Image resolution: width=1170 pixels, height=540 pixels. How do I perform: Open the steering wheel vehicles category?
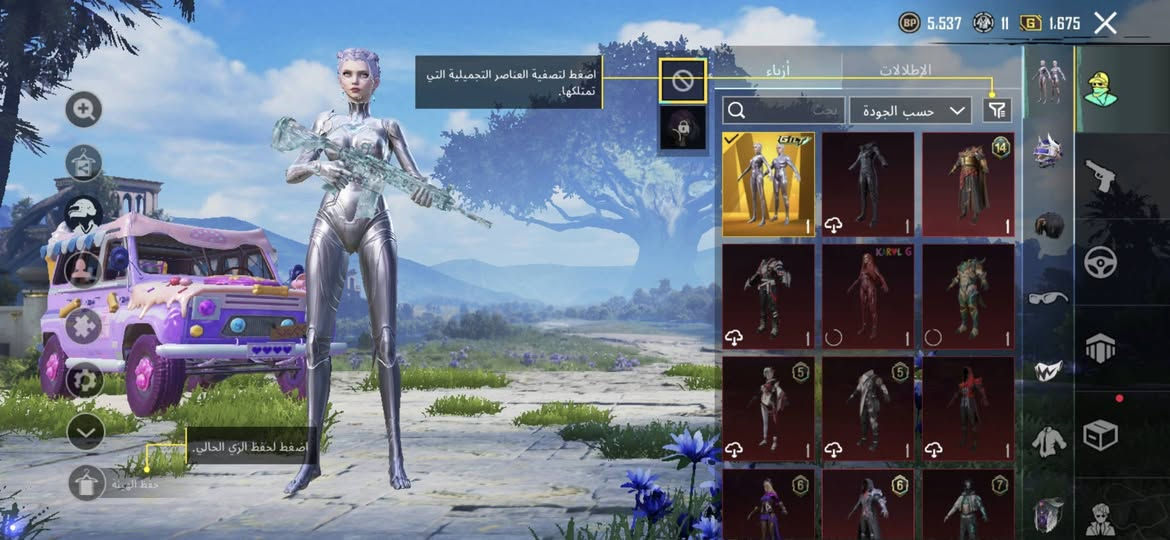[x=1101, y=262]
